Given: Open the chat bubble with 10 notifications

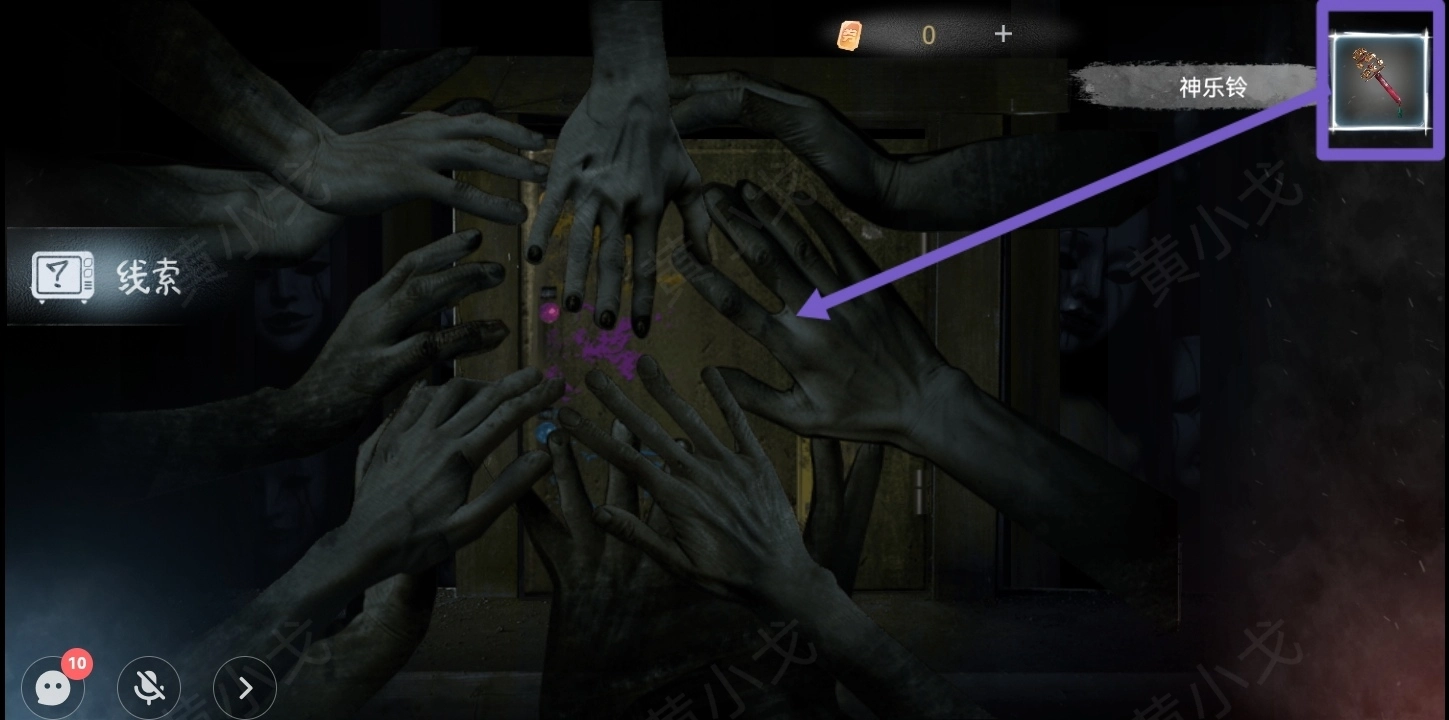Looking at the screenshot, I should 53,687.
